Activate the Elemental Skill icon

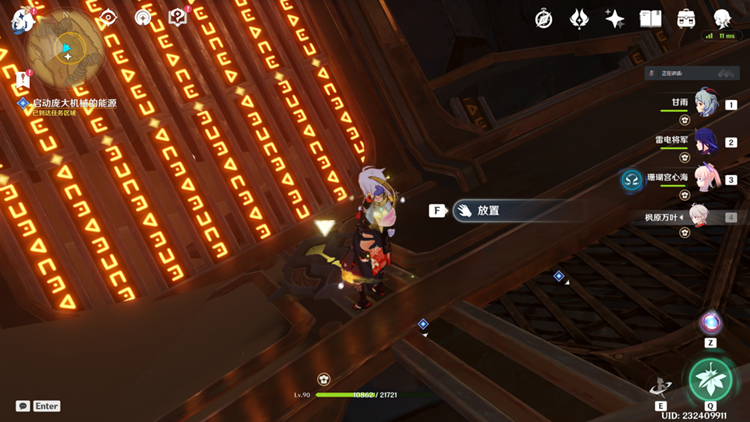point(661,385)
